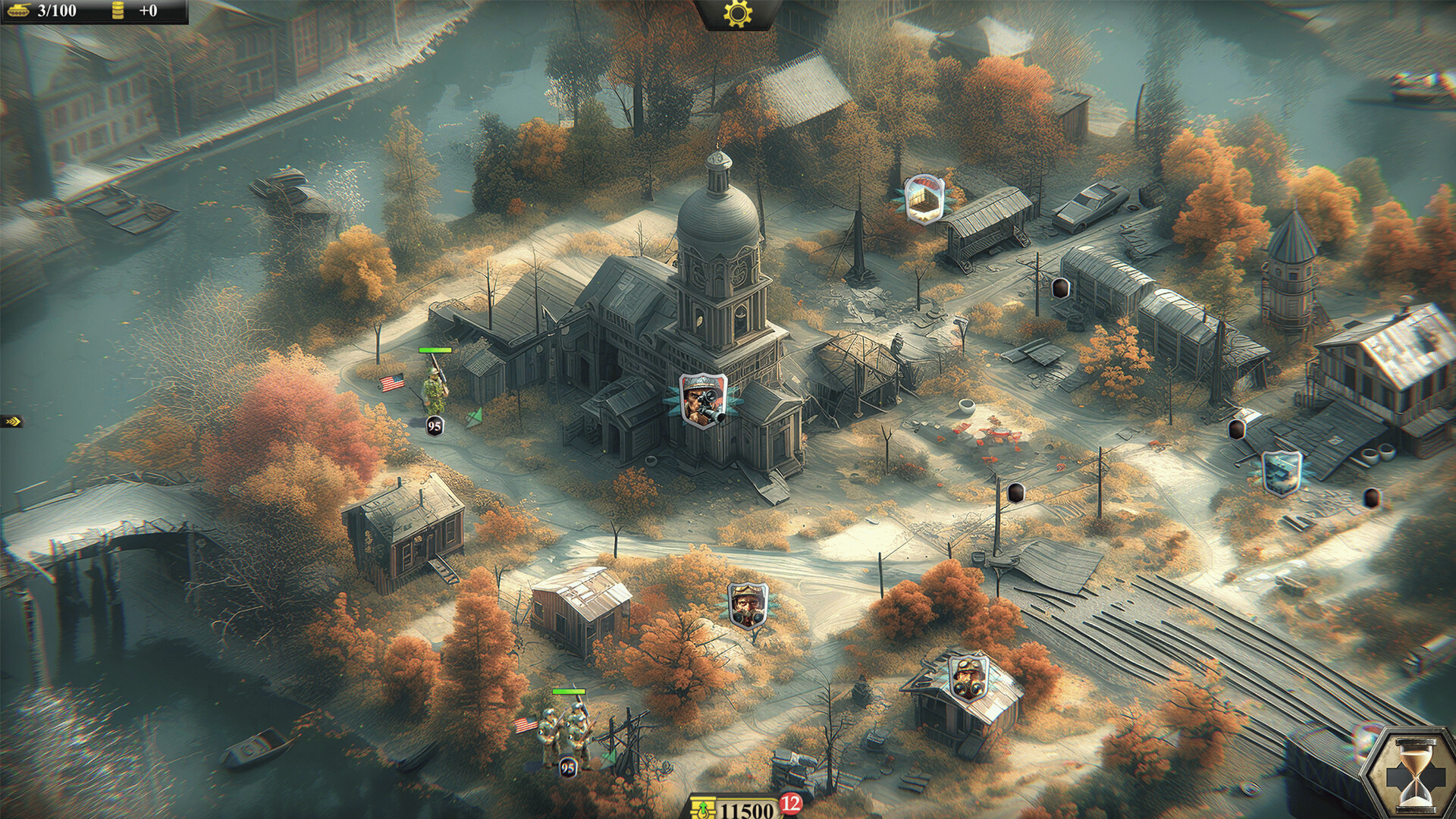Expand the side panel with the yellow arrows
The width and height of the screenshot is (1456, 819).
11,422
